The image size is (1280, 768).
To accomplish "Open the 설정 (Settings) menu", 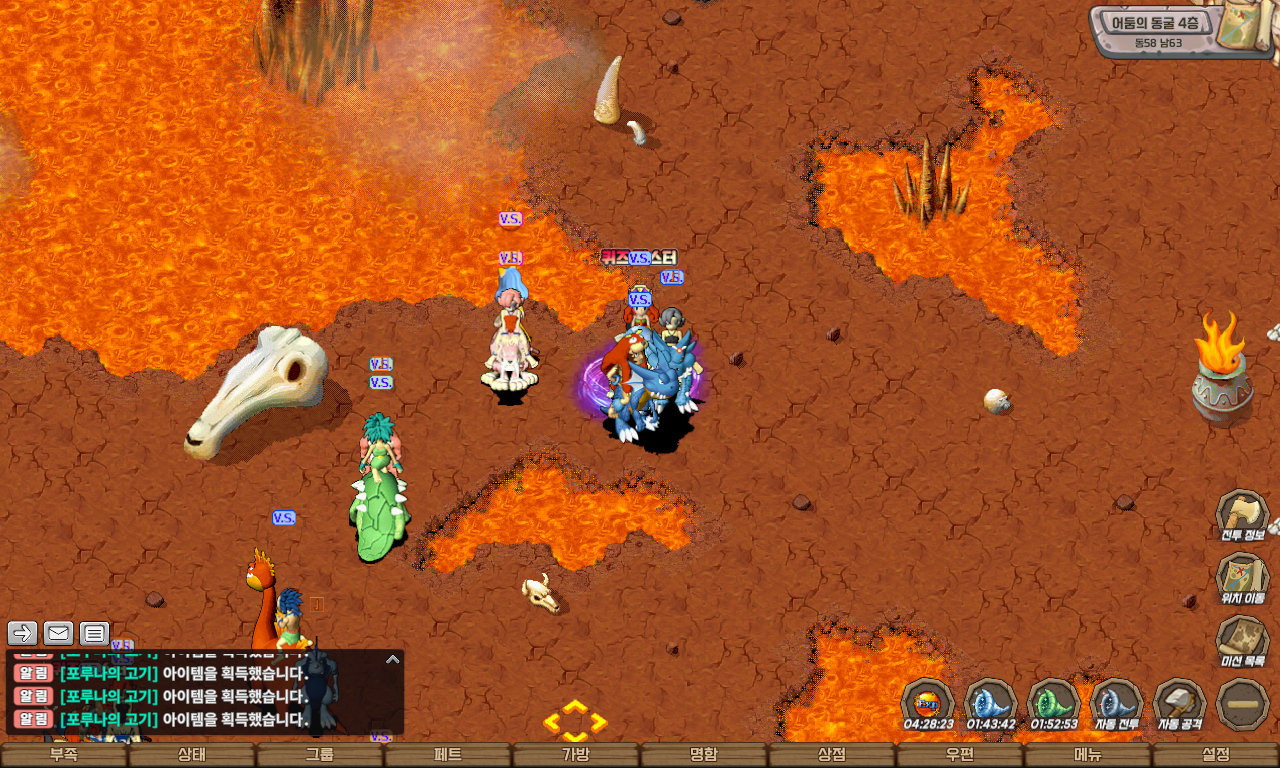I will [1215, 755].
